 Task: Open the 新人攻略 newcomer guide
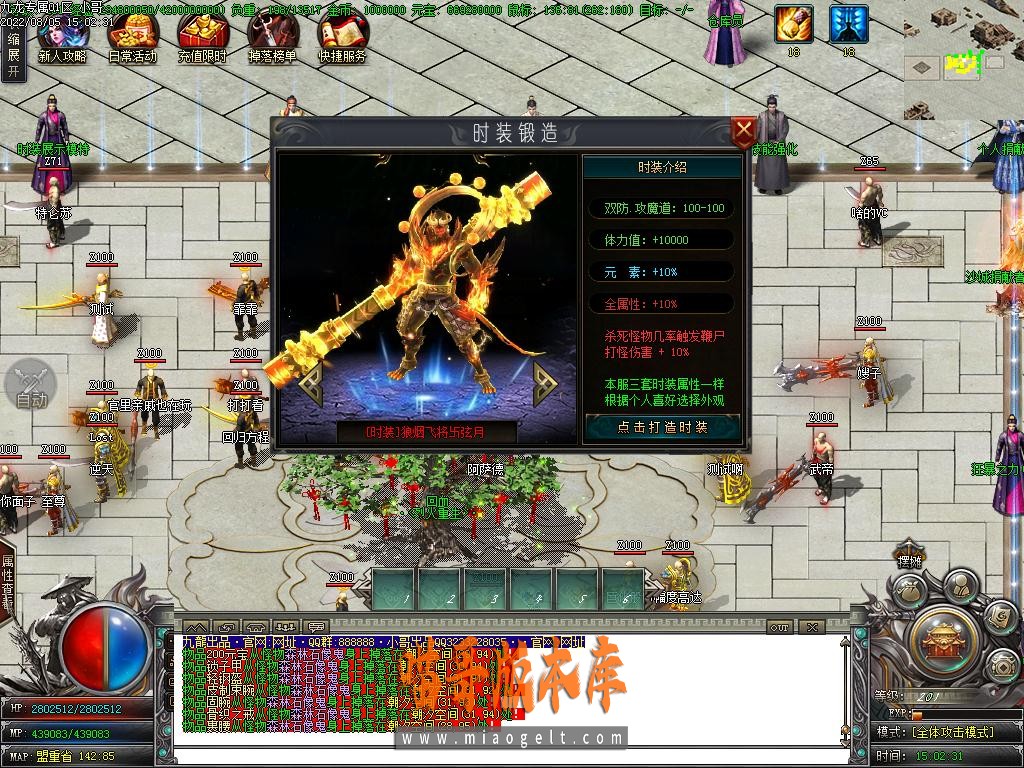coord(62,39)
